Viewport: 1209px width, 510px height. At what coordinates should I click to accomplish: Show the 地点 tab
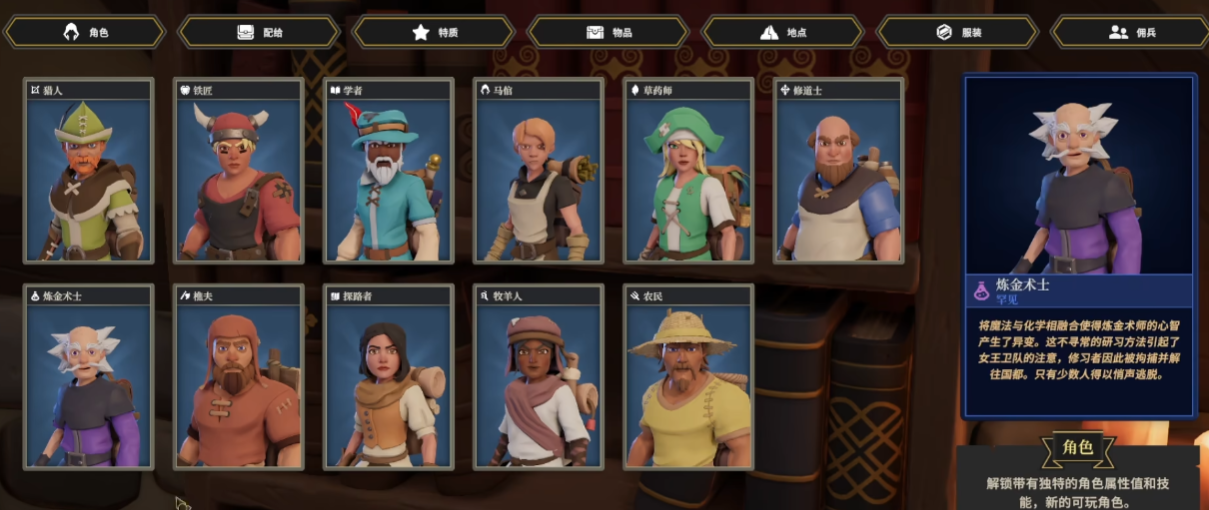click(784, 32)
